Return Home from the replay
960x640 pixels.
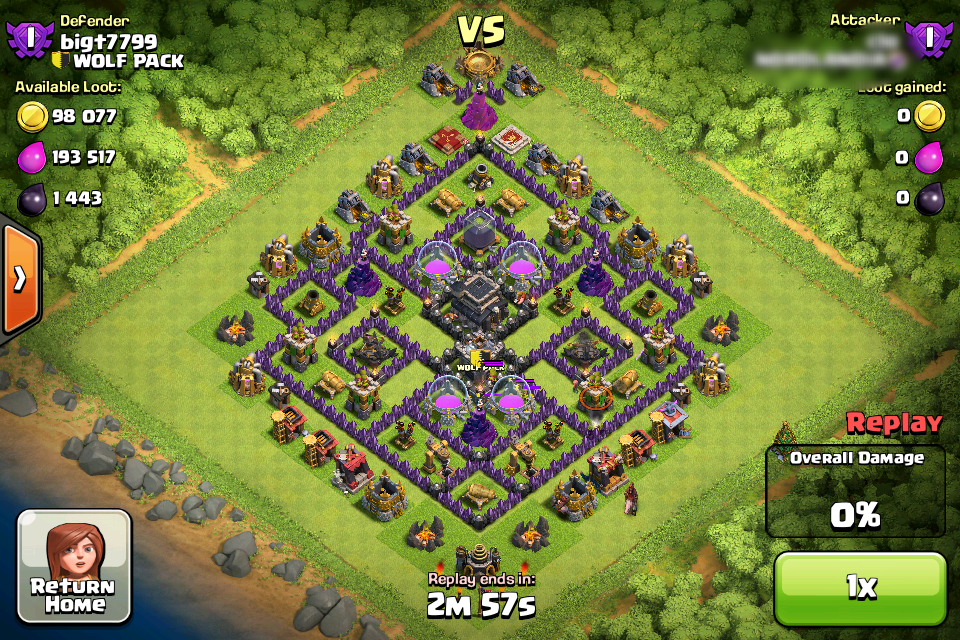click(74, 565)
